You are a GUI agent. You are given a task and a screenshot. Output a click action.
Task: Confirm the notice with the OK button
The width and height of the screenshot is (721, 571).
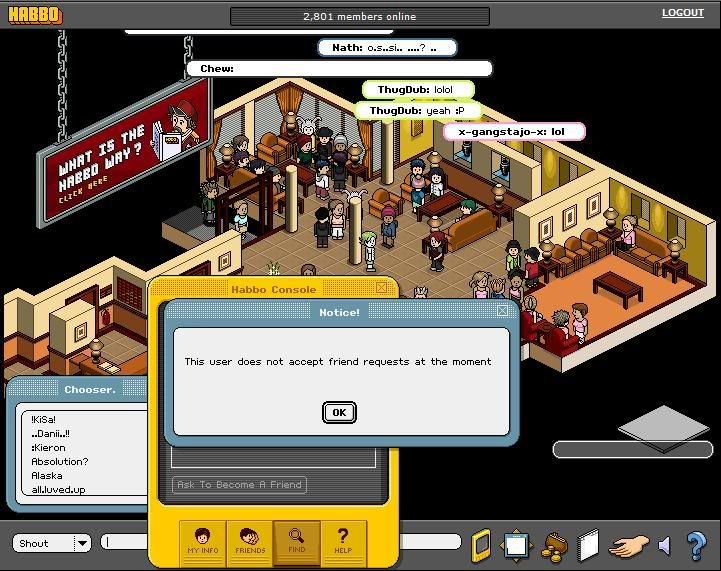tap(339, 412)
